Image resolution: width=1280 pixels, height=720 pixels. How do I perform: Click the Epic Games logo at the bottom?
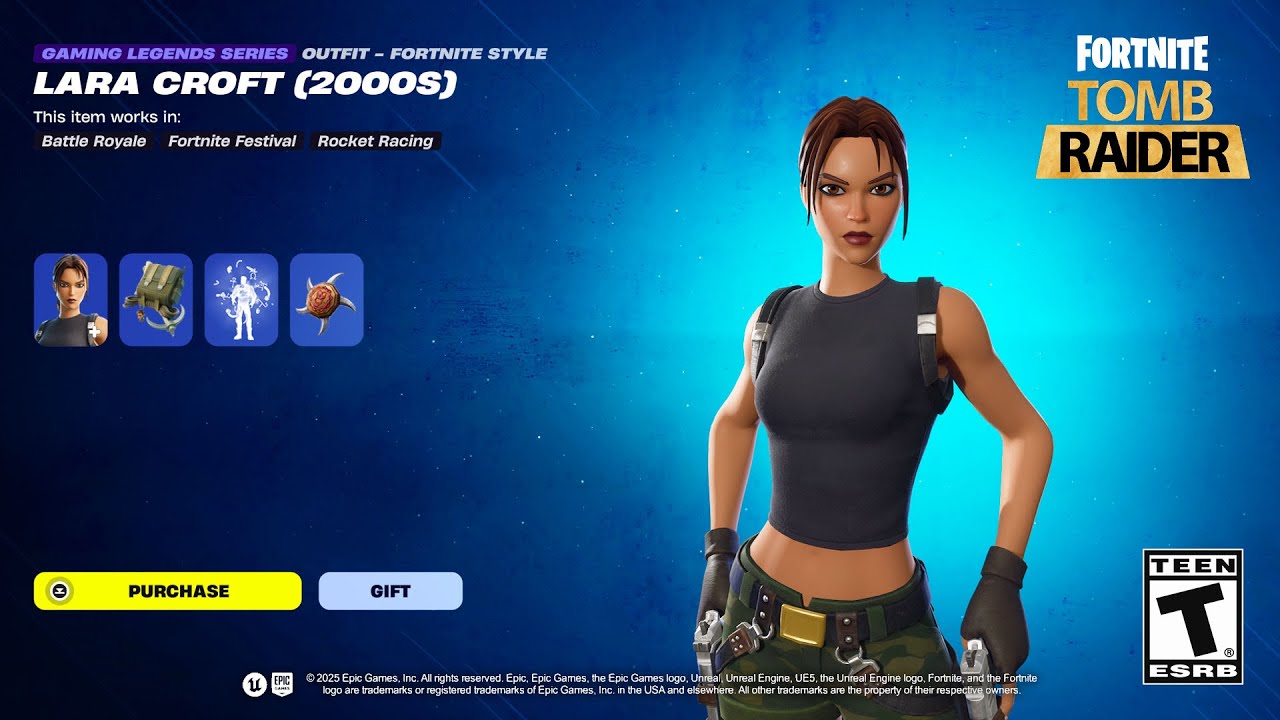(x=281, y=685)
